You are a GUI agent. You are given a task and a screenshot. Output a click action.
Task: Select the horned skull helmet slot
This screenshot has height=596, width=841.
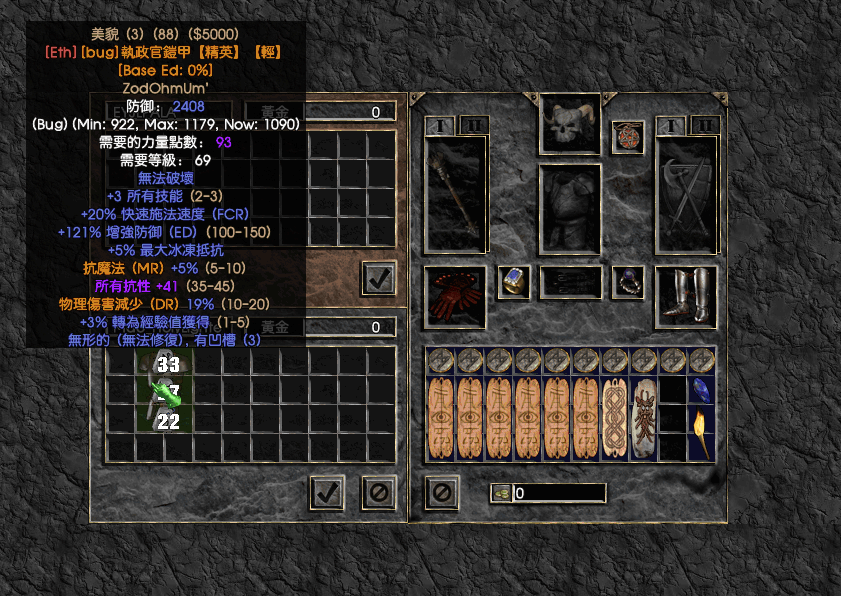click(570, 124)
